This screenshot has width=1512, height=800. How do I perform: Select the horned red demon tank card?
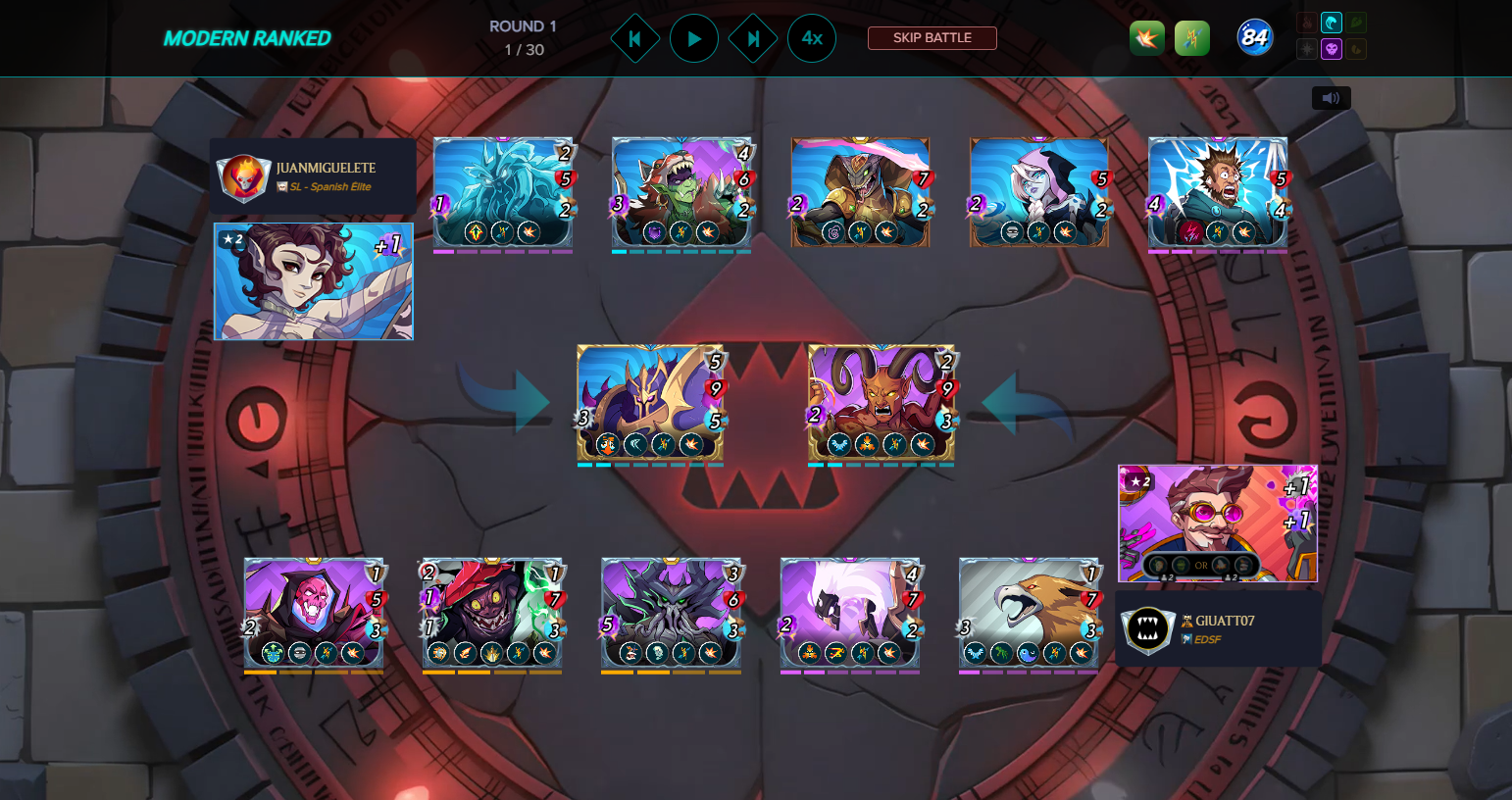pos(881,402)
